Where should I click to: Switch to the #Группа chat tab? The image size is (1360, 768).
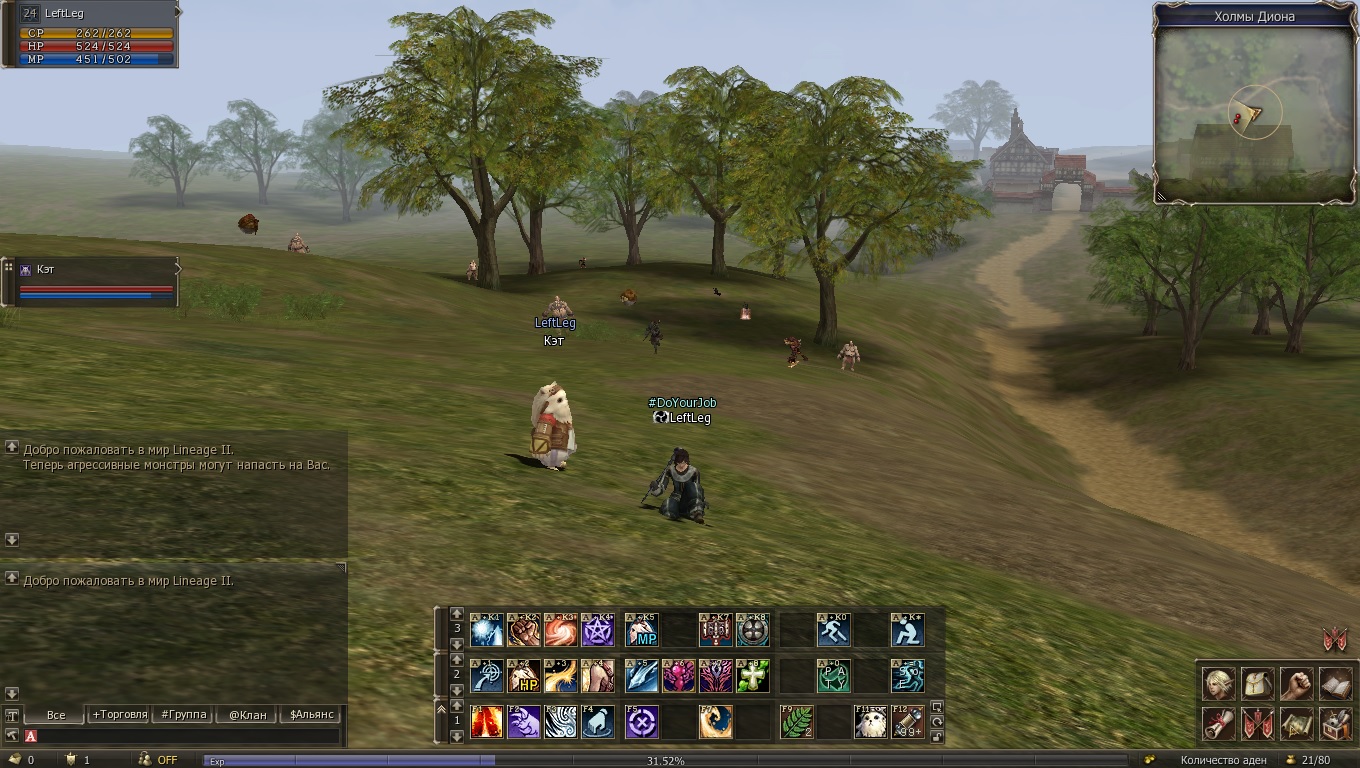pyautogui.click(x=184, y=714)
